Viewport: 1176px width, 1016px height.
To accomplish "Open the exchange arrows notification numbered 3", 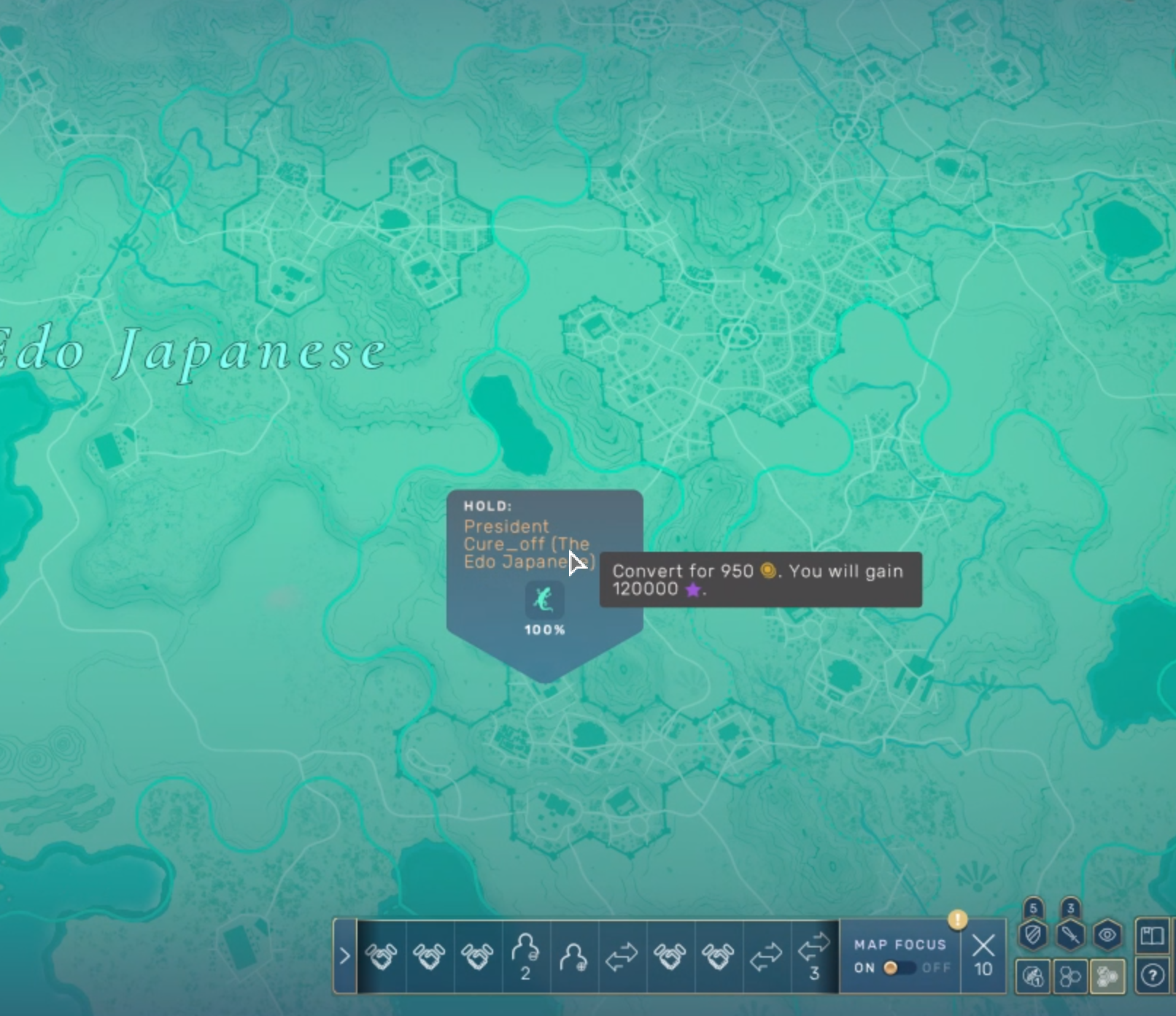I will [x=814, y=956].
